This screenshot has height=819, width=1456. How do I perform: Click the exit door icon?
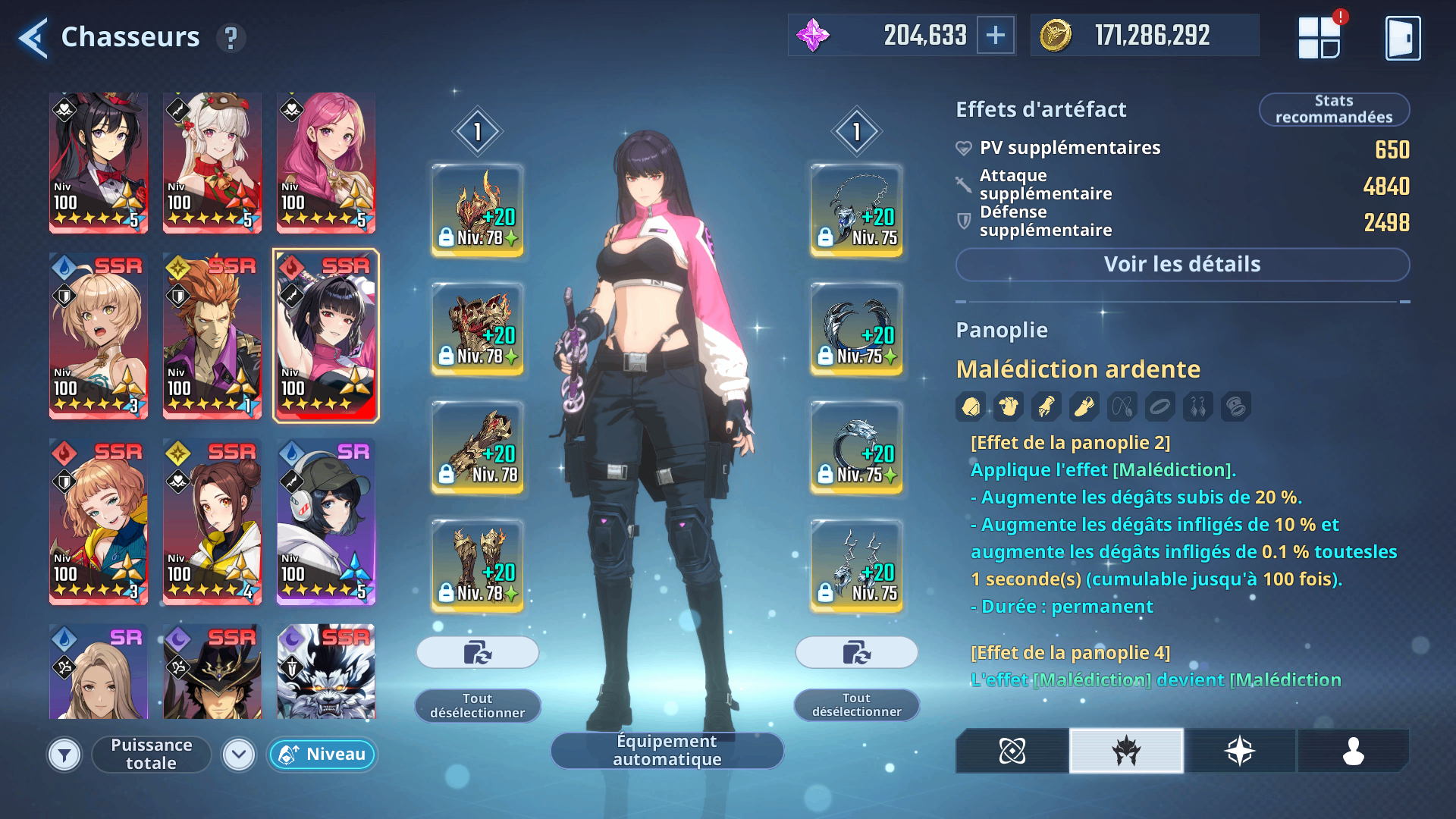[1402, 37]
